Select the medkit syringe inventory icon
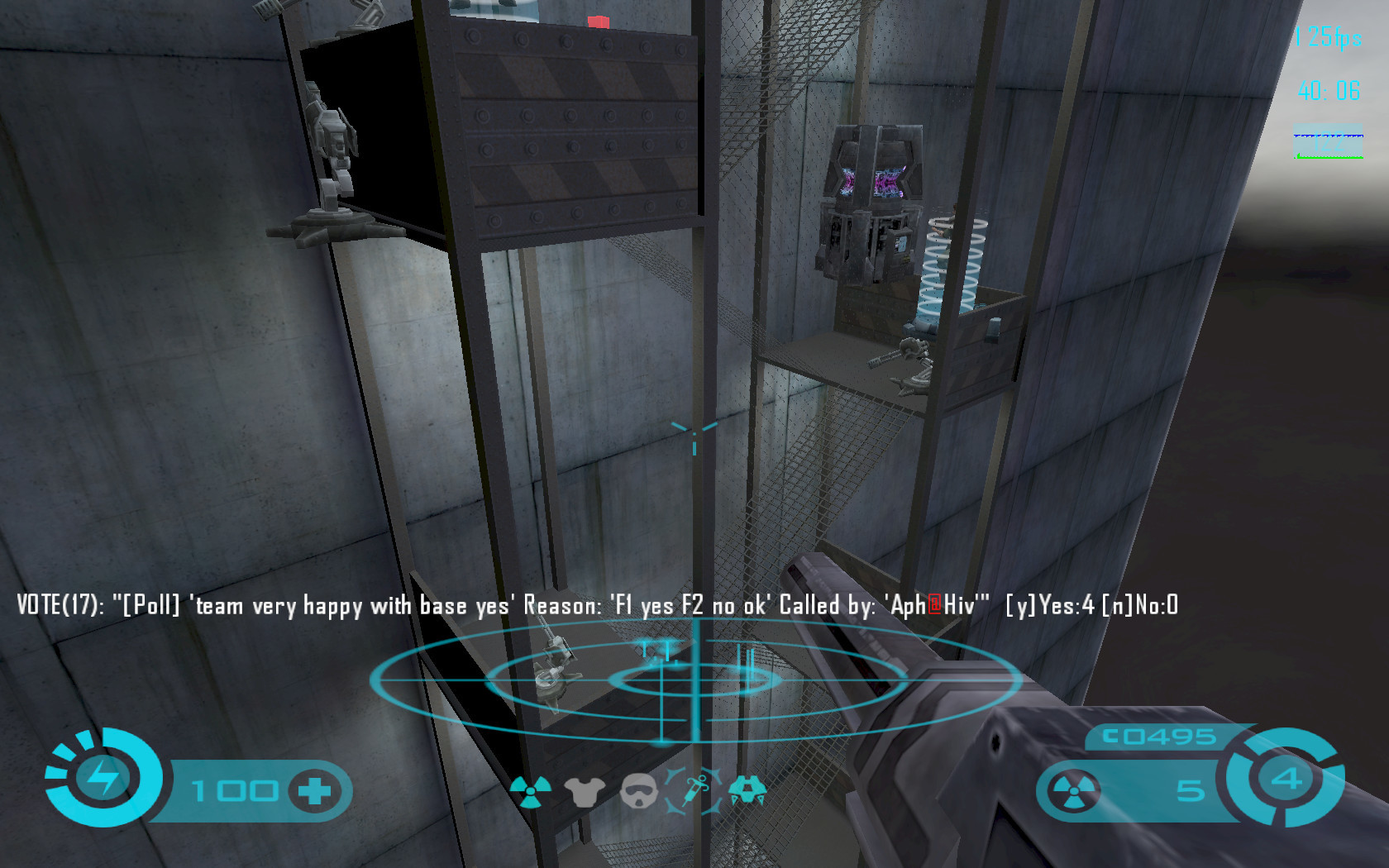This screenshot has height=868, width=1389. 693,790
